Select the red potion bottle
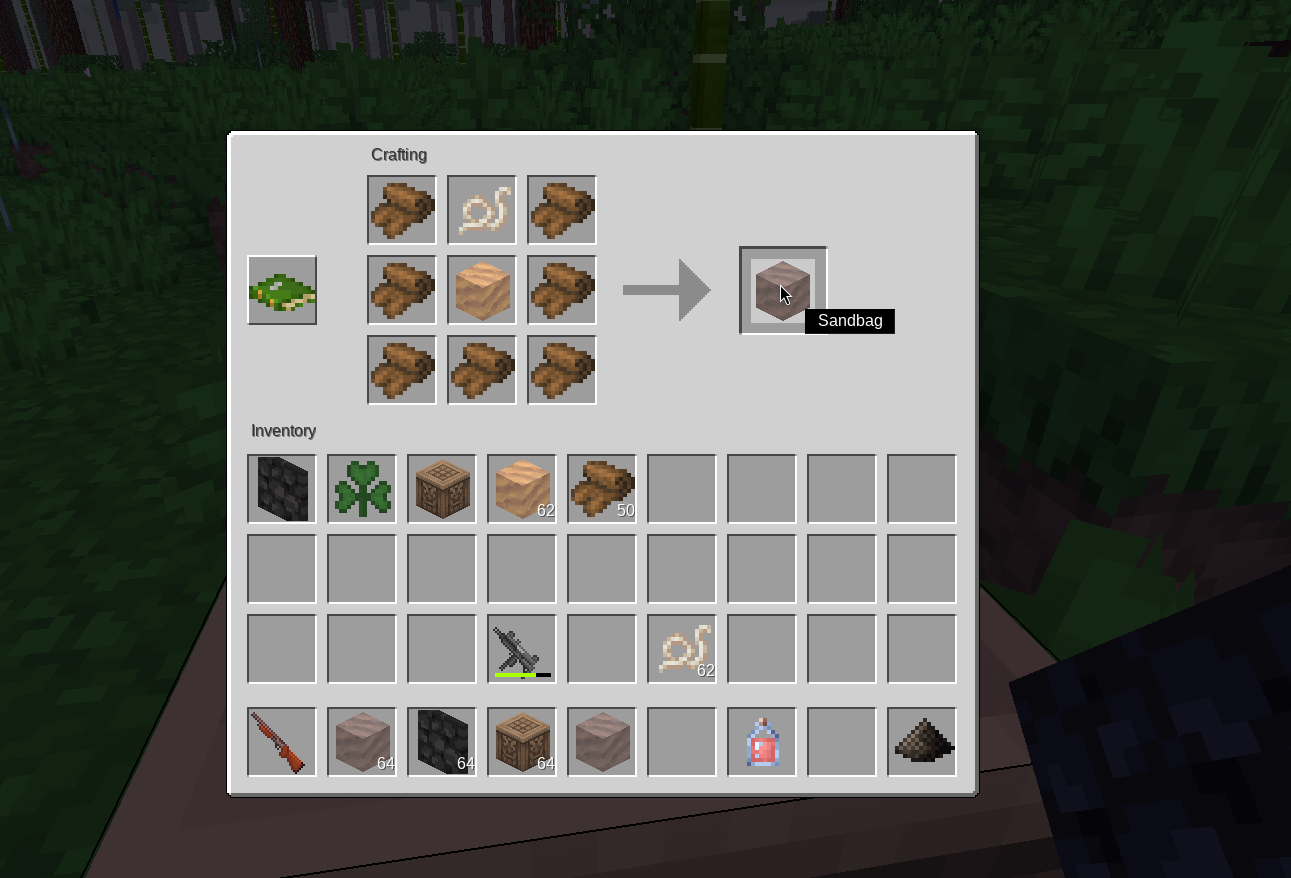1291x878 pixels. [762, 742]
